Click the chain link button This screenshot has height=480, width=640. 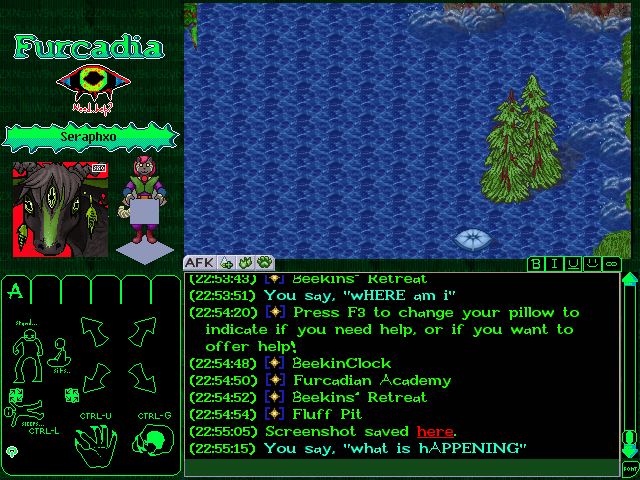pos(610,264)
